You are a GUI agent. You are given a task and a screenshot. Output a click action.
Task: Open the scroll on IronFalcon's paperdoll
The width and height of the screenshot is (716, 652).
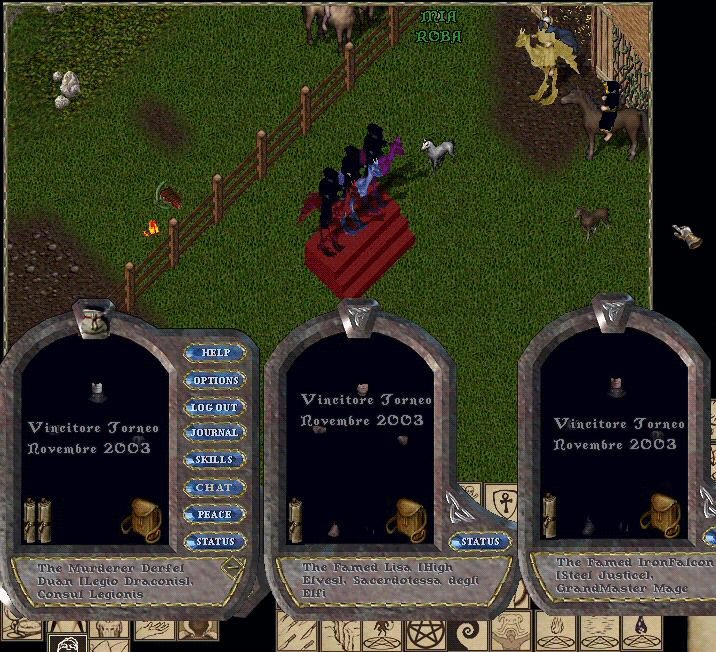550,513
